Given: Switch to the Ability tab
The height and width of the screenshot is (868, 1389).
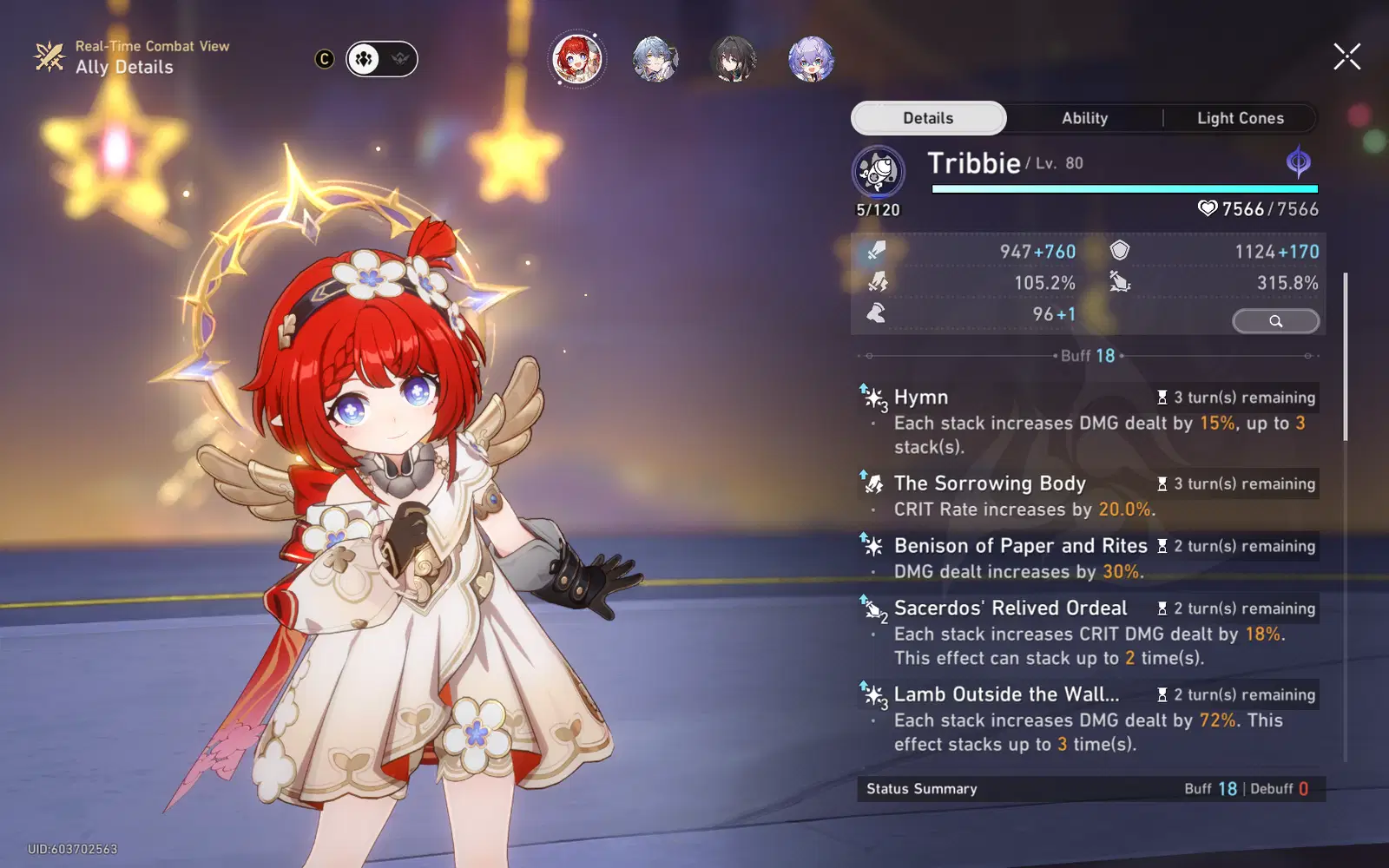Looking at the screenshot, I should (1084, 118).
